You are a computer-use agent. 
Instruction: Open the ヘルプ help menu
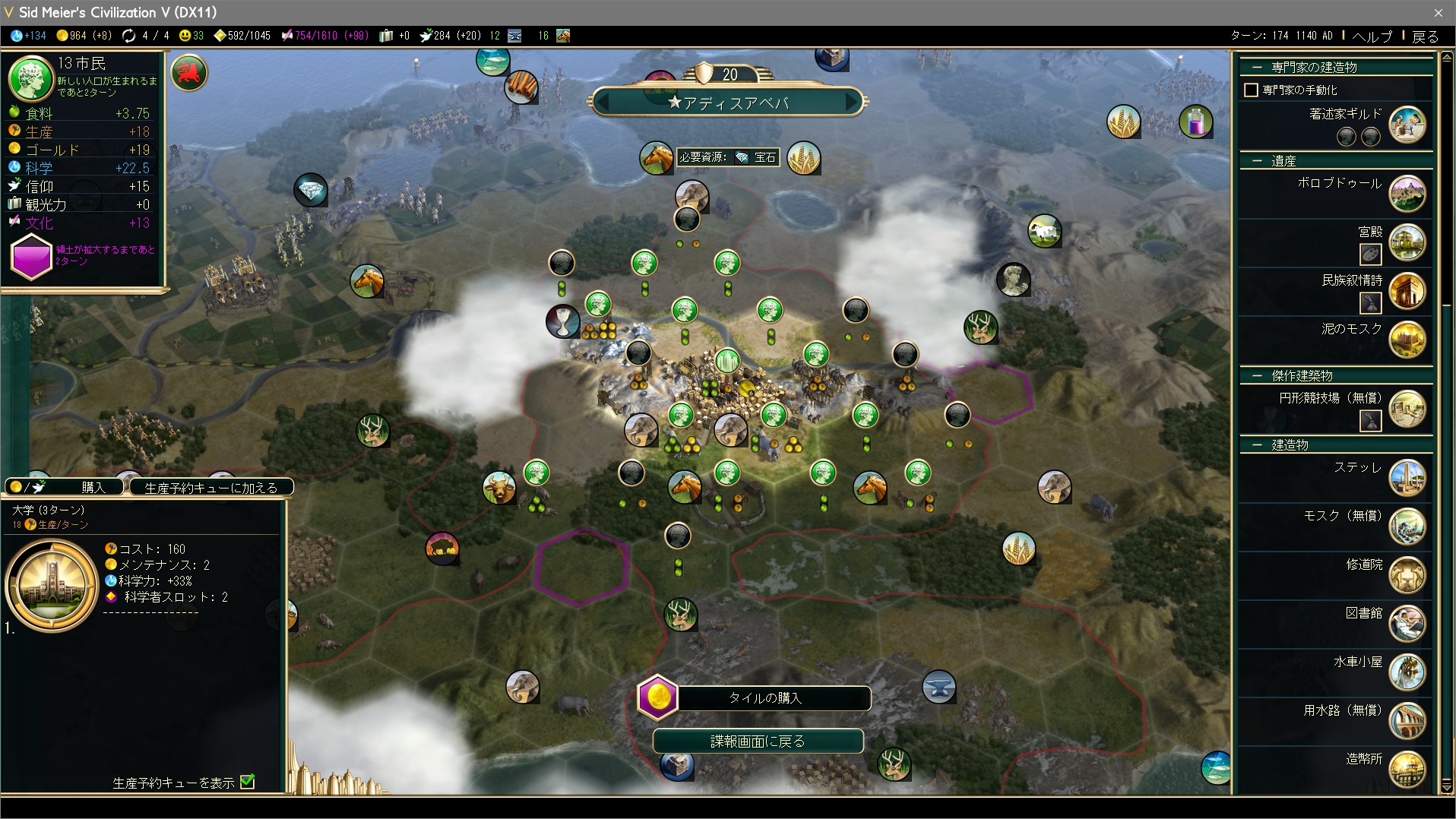(x=1372, y=36)
